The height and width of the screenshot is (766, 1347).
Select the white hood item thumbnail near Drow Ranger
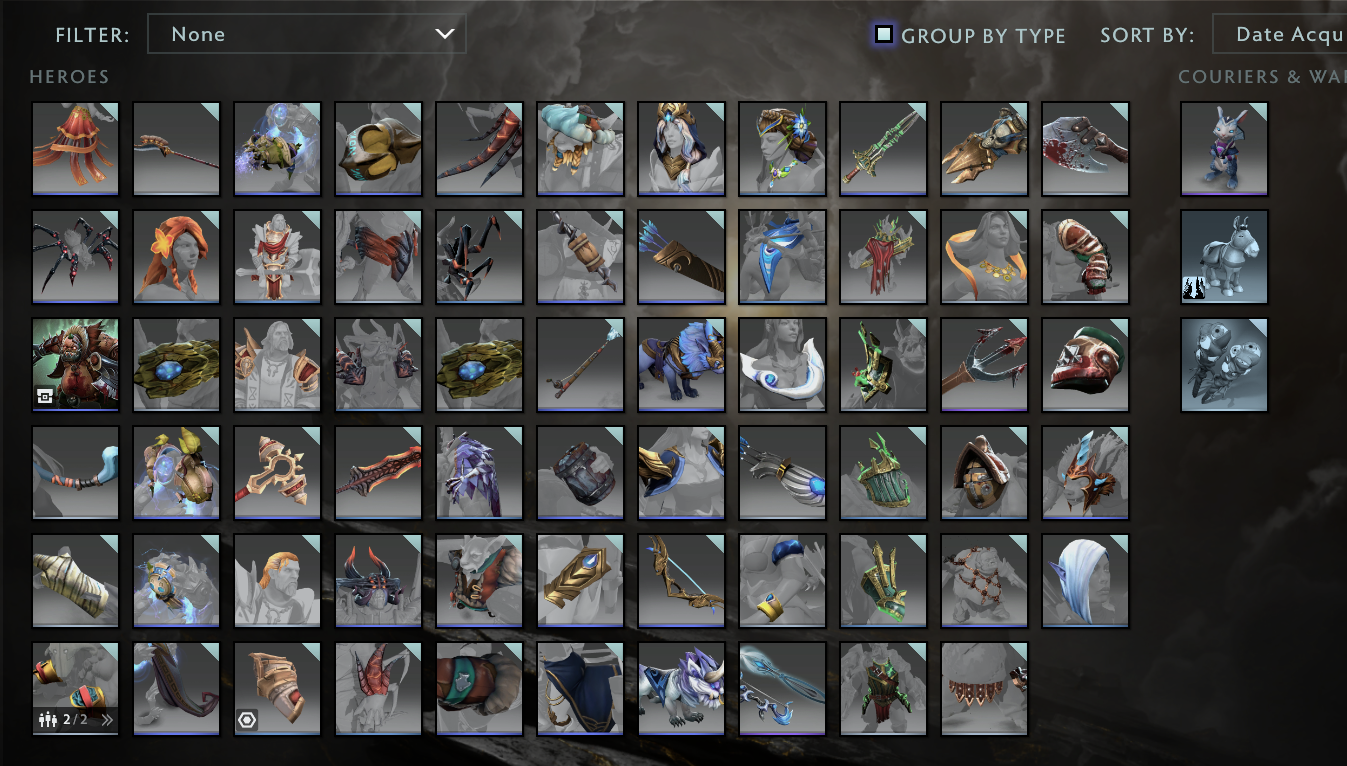(x=1086, y=580)
